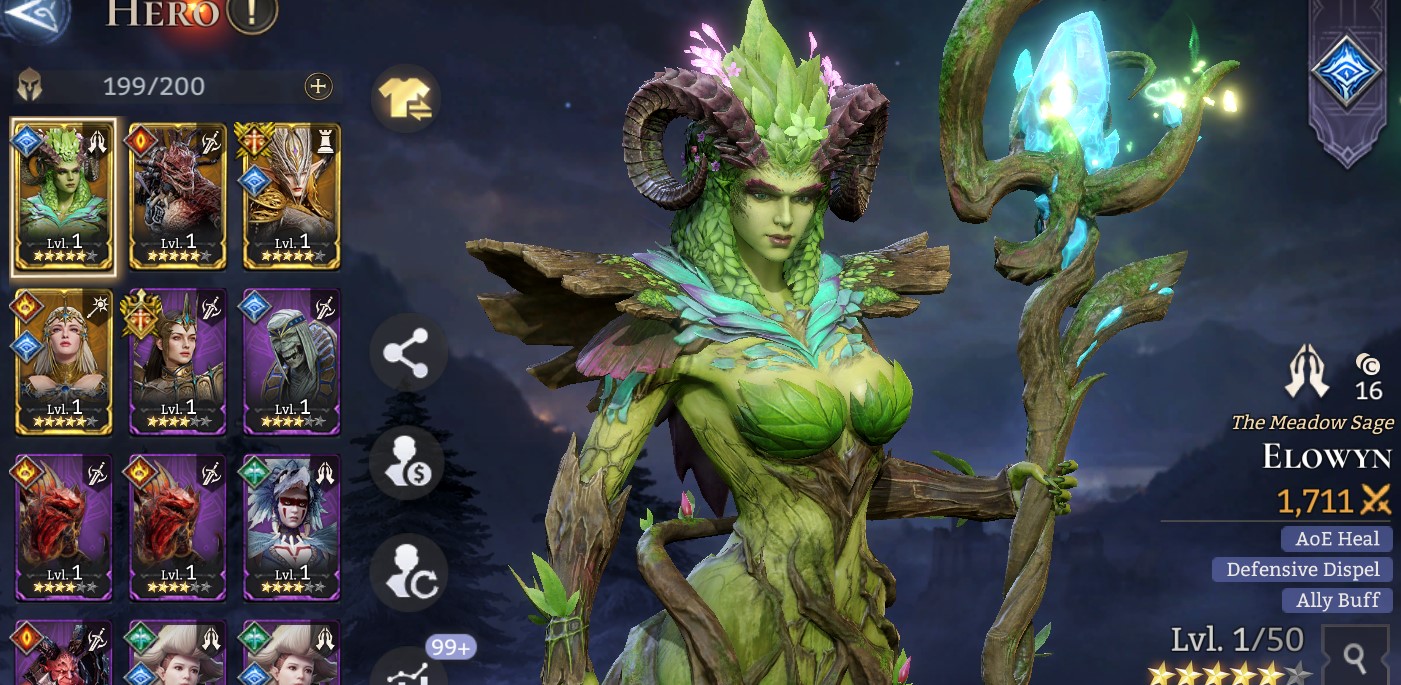
Task: Open the chart button with 99+ badge
Action: tap(410, 668)
